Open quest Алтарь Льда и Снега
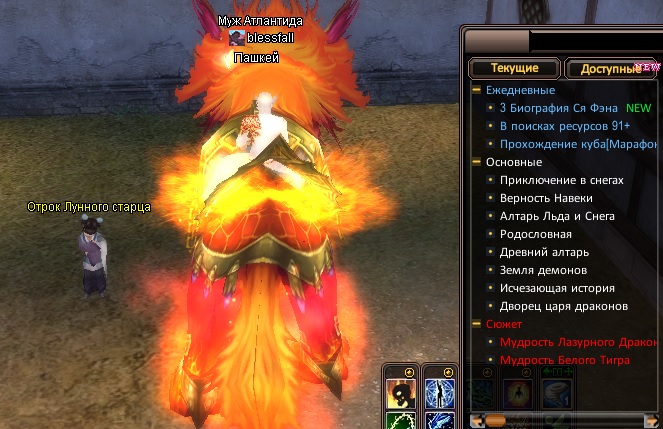The image size is (663, 429). pos(557,216)
